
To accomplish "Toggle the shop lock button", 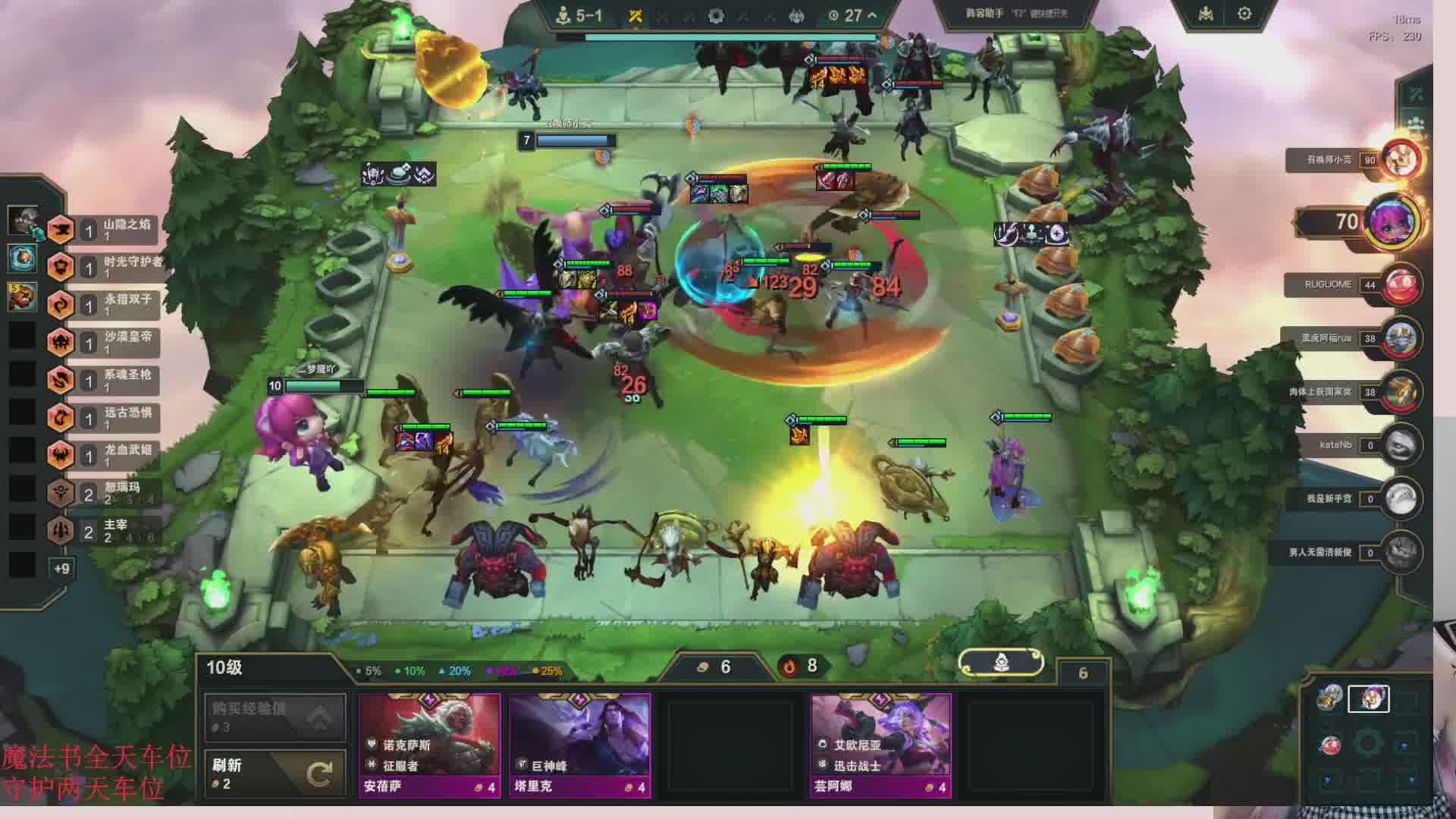I will [x=1000, y=664].
